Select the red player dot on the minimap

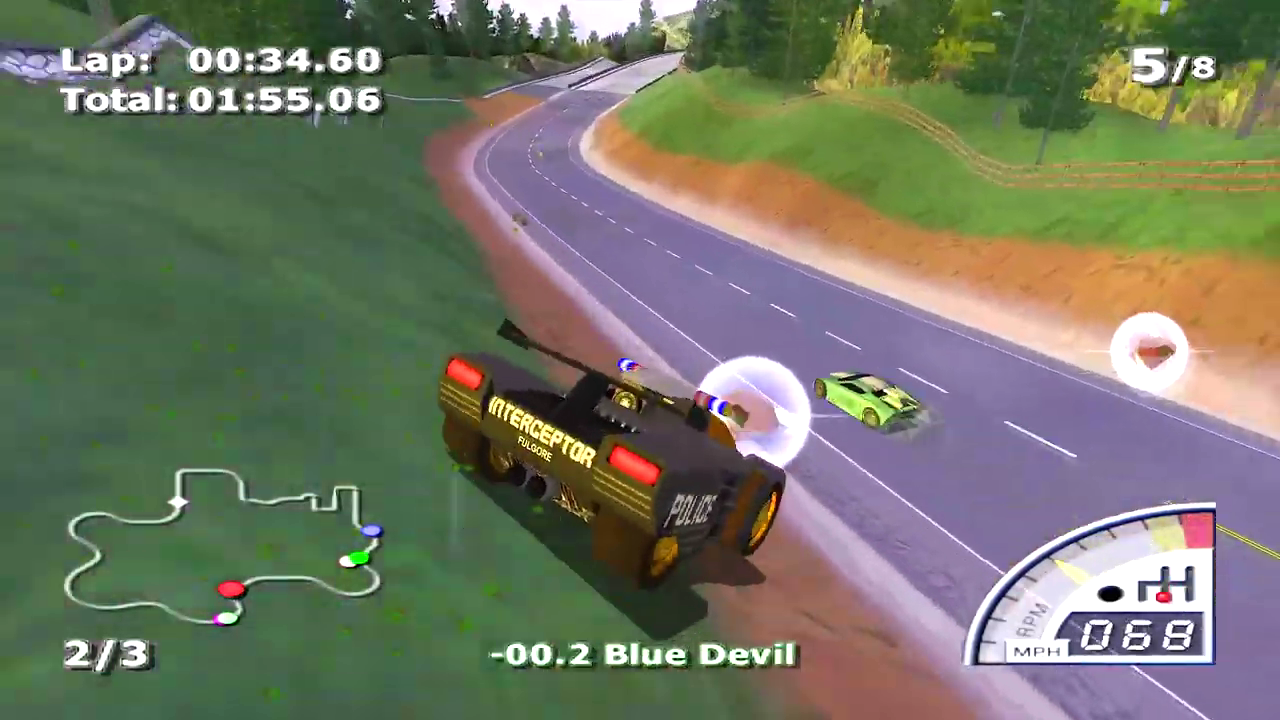tap(230, 590)
